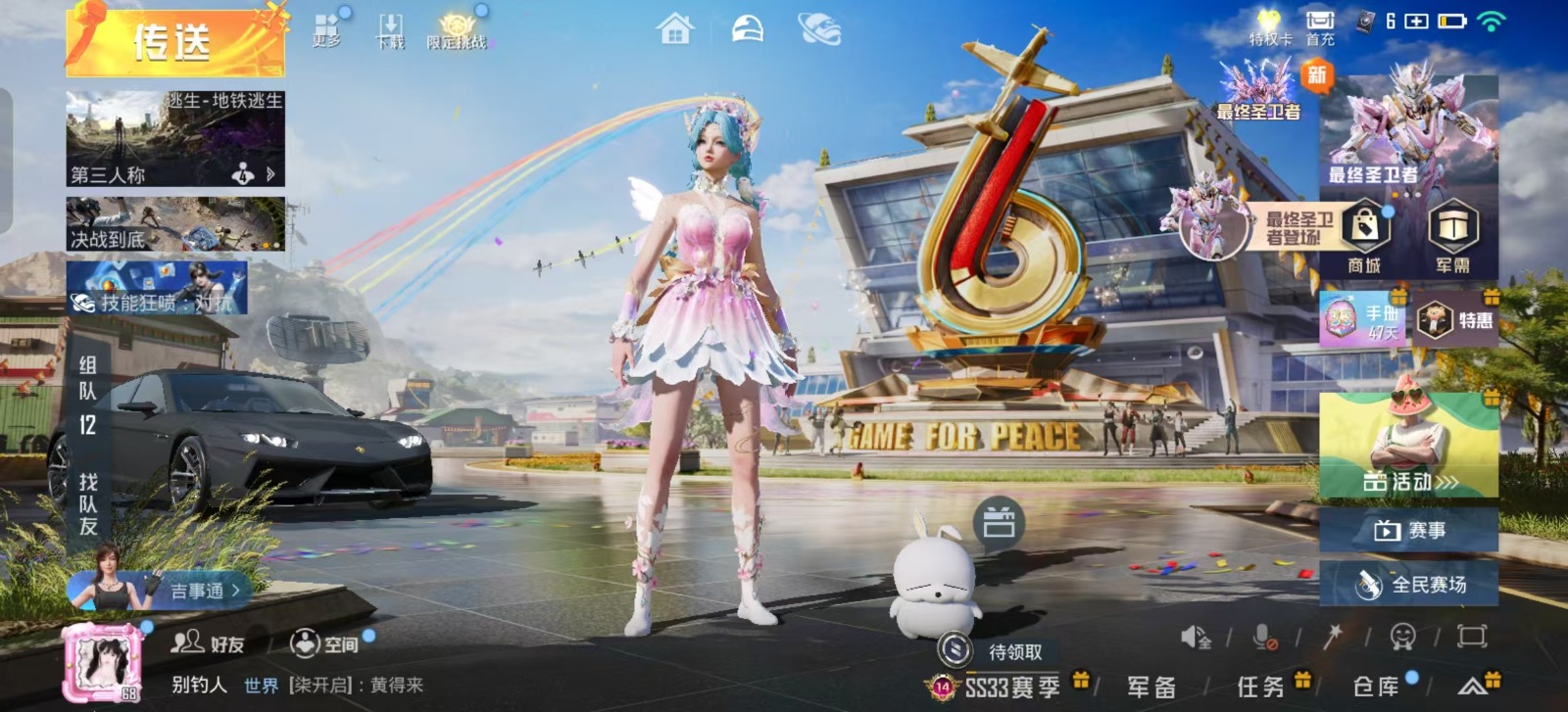Open the 活动 events banner
The width and height of the screenshot is (1568, 712).
[1408, 446]
